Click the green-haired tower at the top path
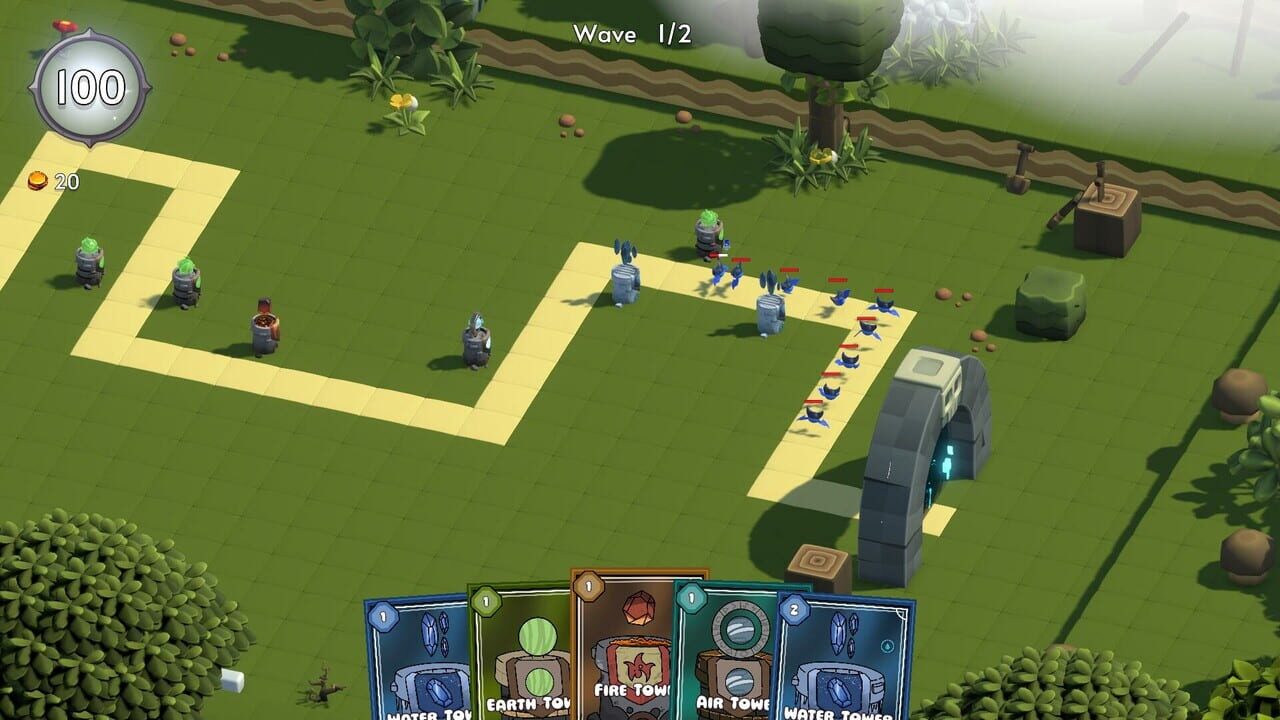 (710, 230)
